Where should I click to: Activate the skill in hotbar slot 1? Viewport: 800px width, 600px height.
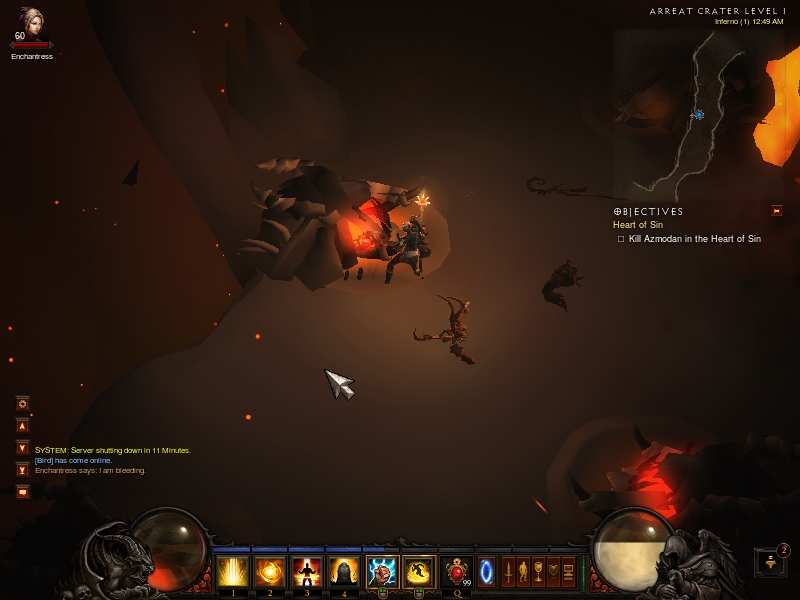click(233, 573)
